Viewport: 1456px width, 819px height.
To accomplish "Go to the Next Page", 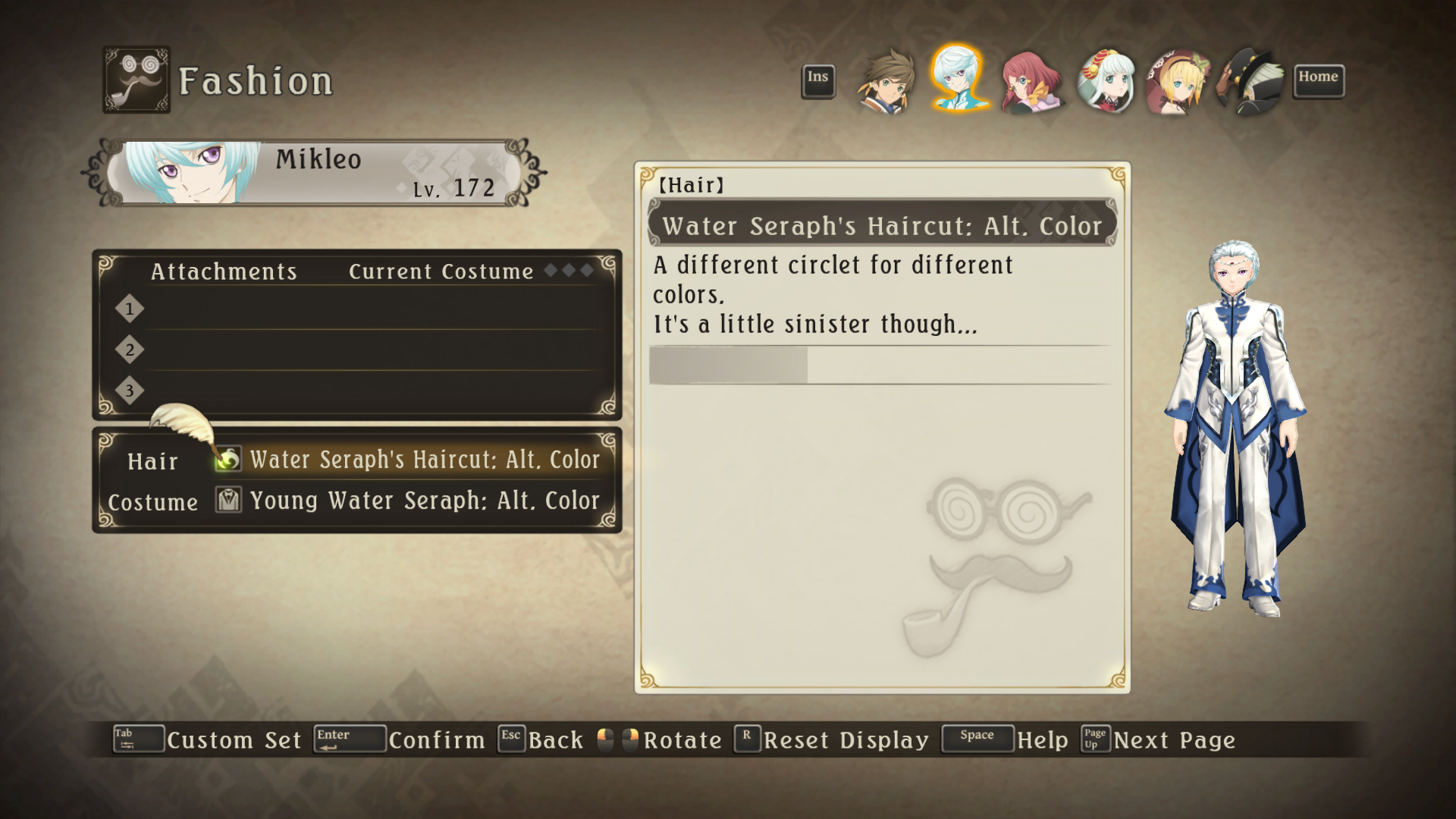I will pos(1174,739).
